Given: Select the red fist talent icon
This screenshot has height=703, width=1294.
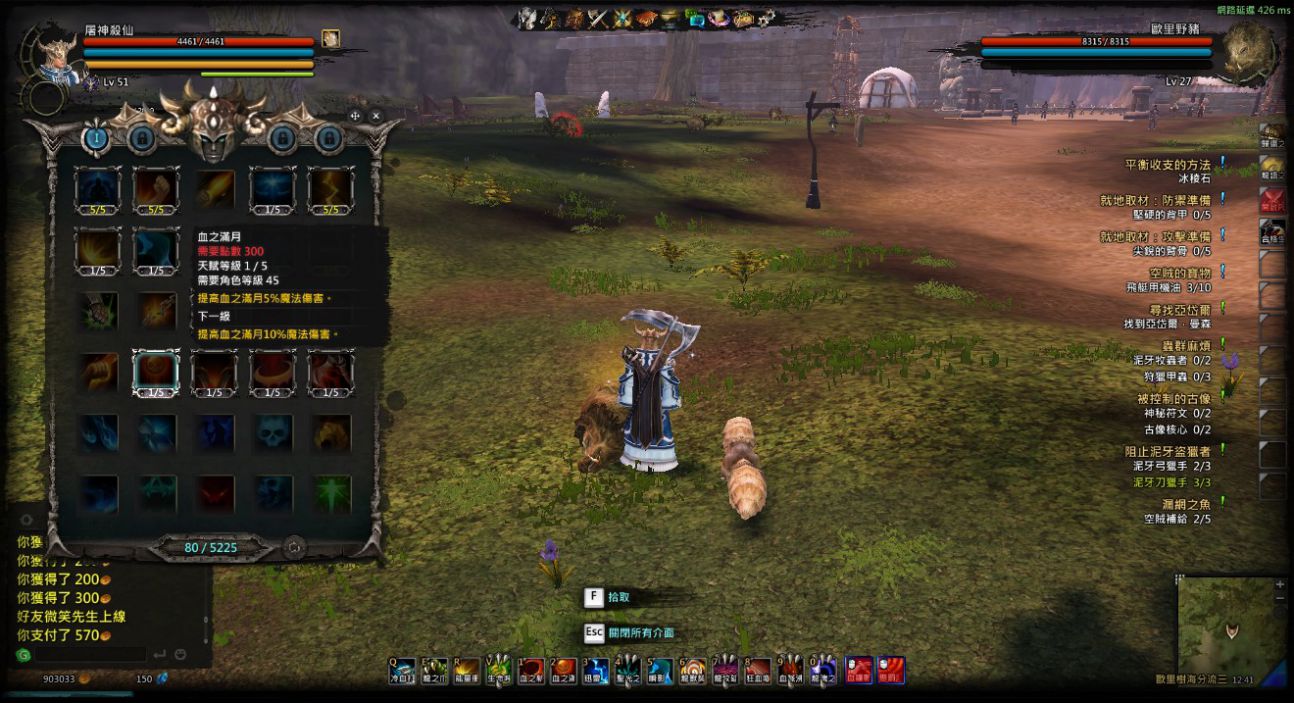Looking at the screenshot, I should point(156,188).
